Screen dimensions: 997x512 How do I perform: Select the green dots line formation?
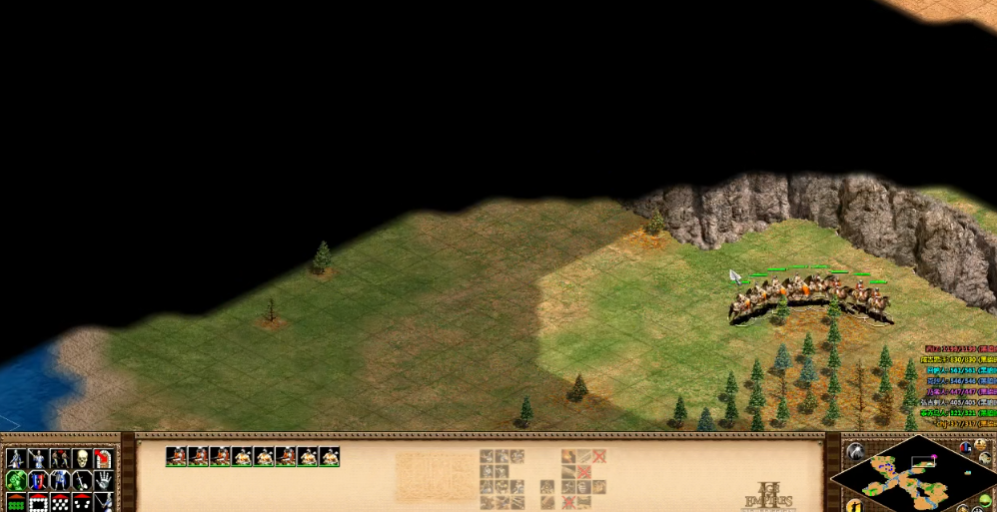click(x=16, y=502)
